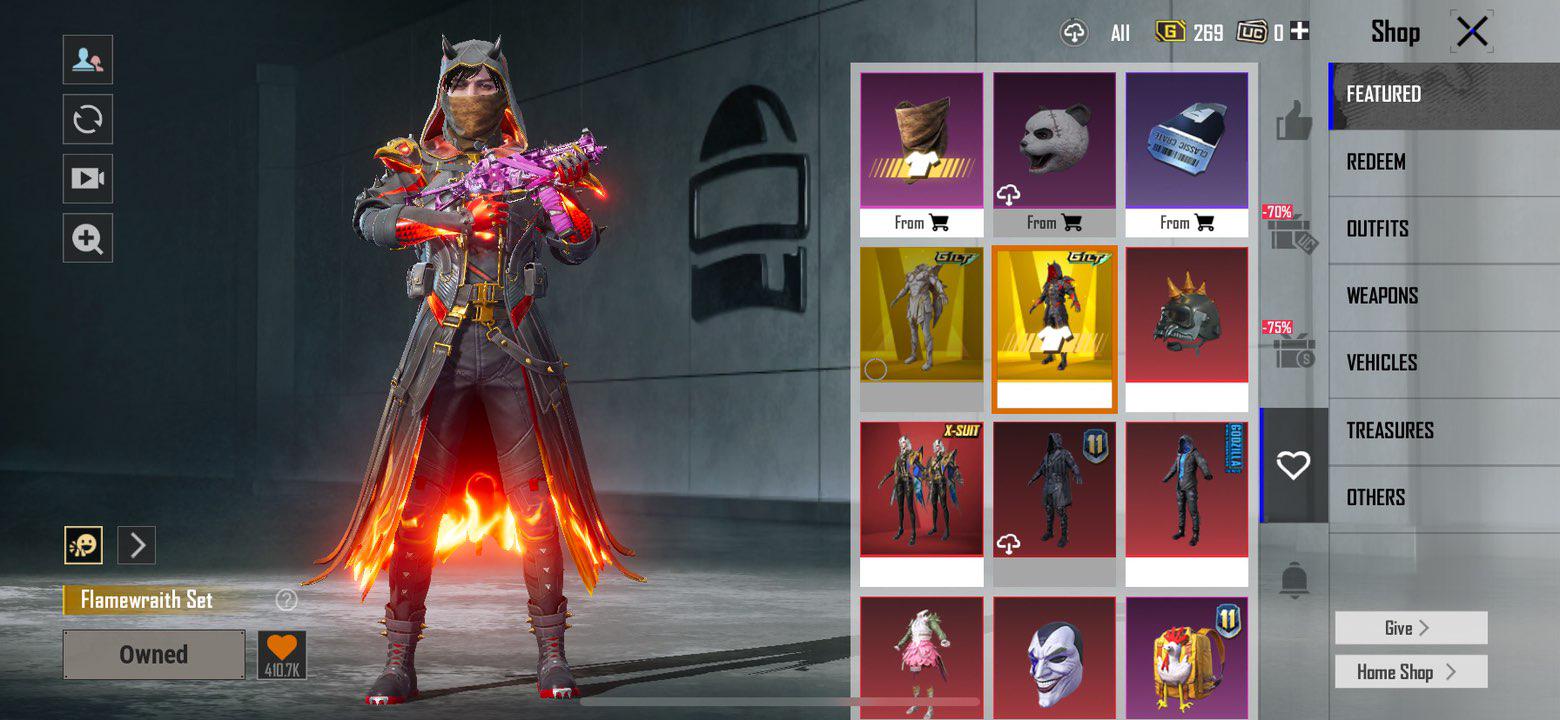Pick the Godzilla outfit item
Image resolution: width=1560 pixels, height=720 pixels.
(1187, 490)
